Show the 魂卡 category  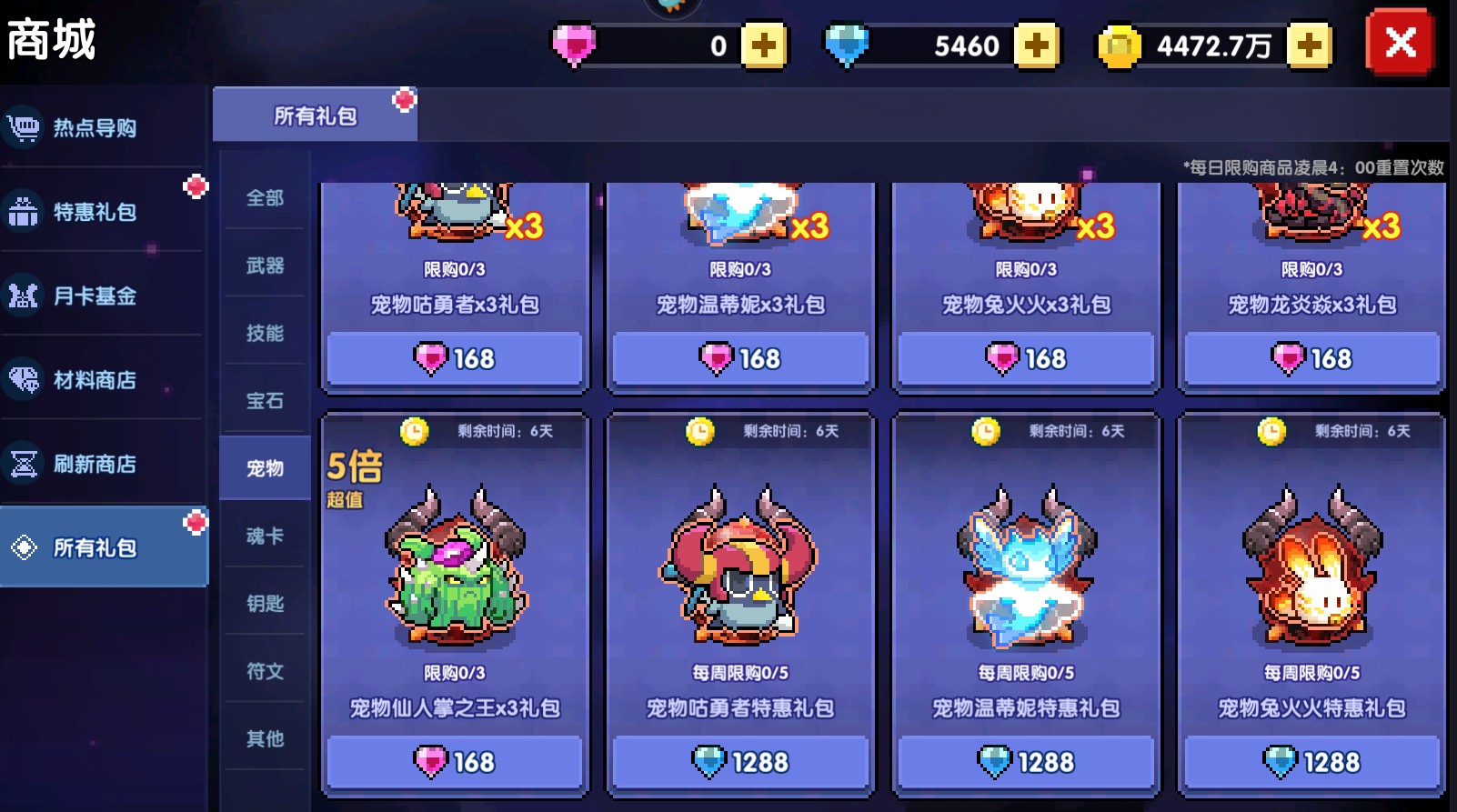click(x=265, y=536)
